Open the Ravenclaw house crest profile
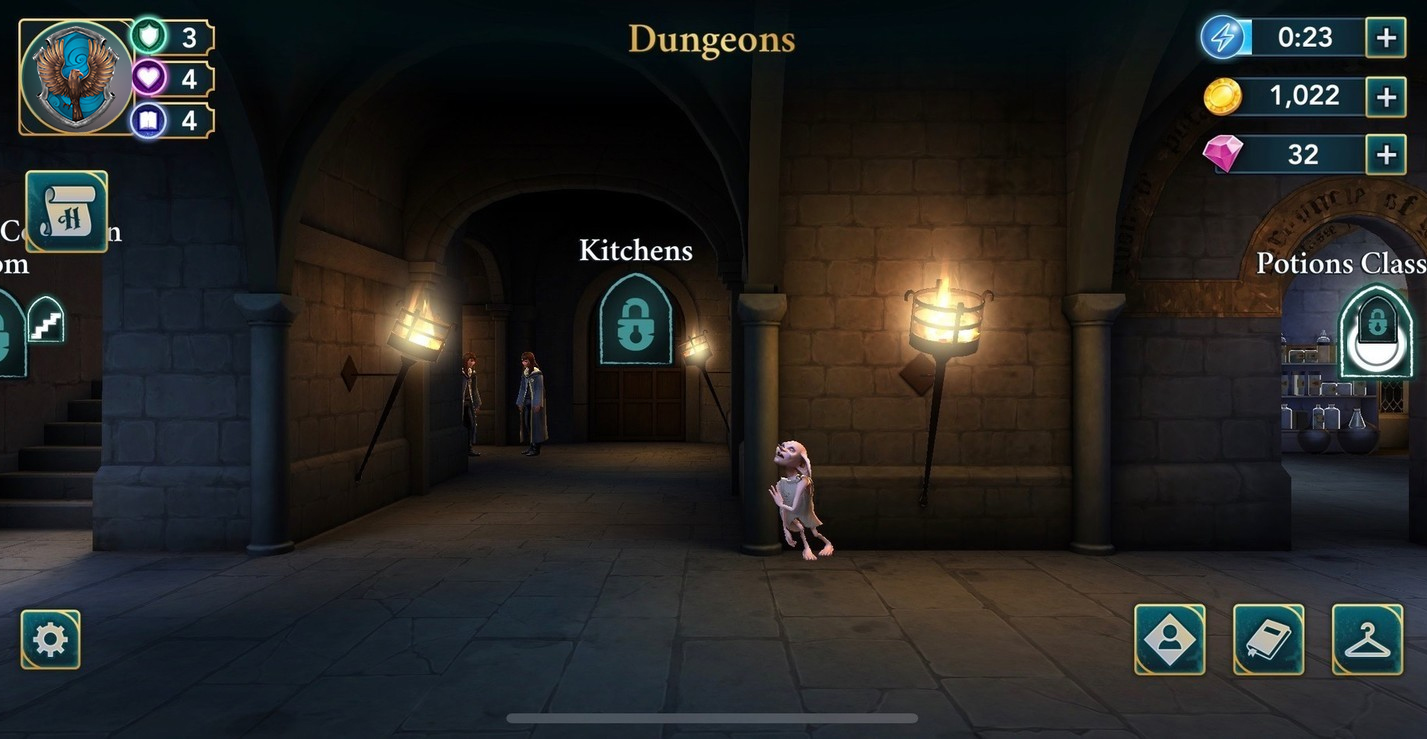This screenshot has width=1427, height=739. (x=76, y=77)
